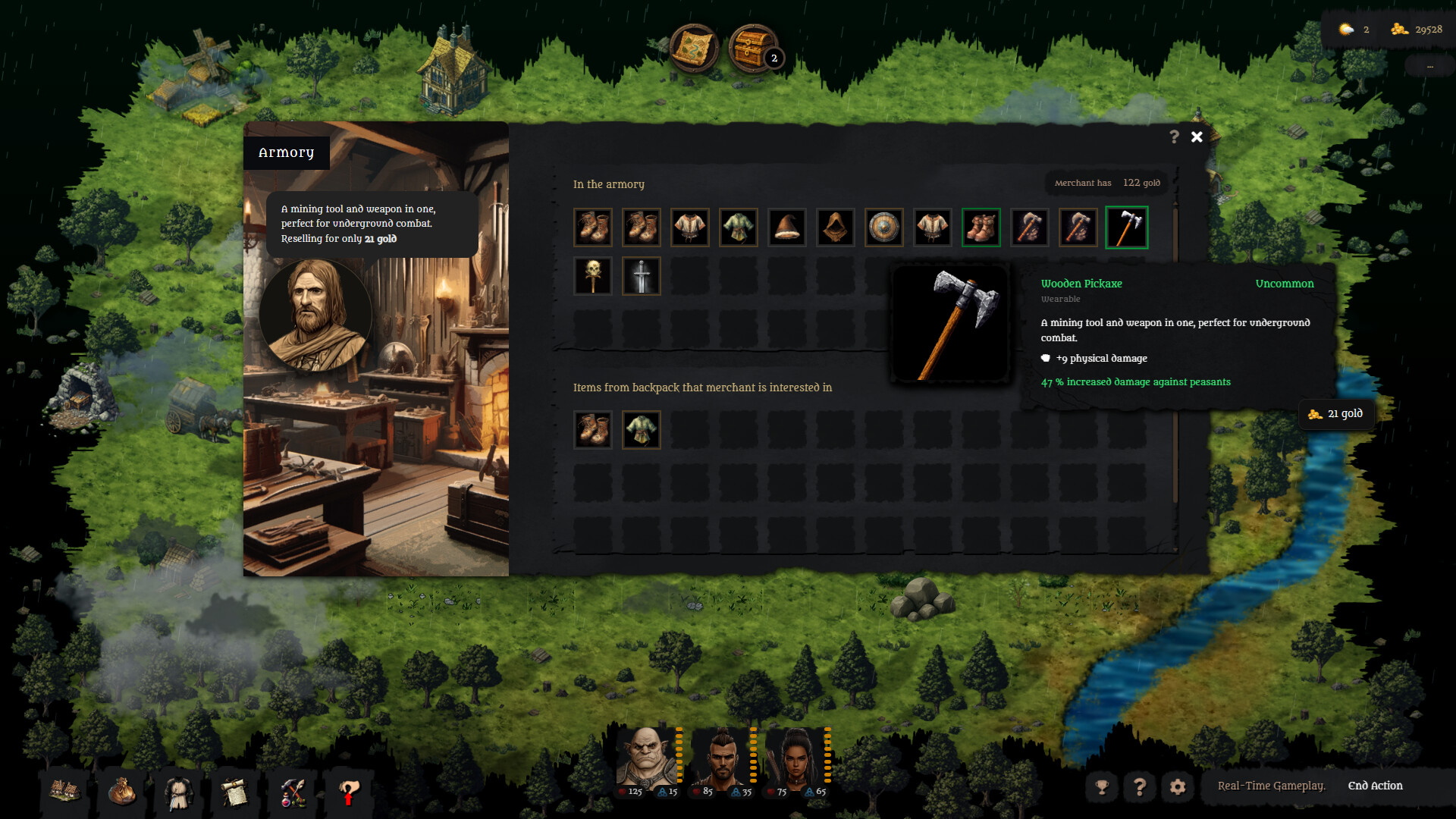Select the Wooden Pickaxe in the armory

[1127, 227]
